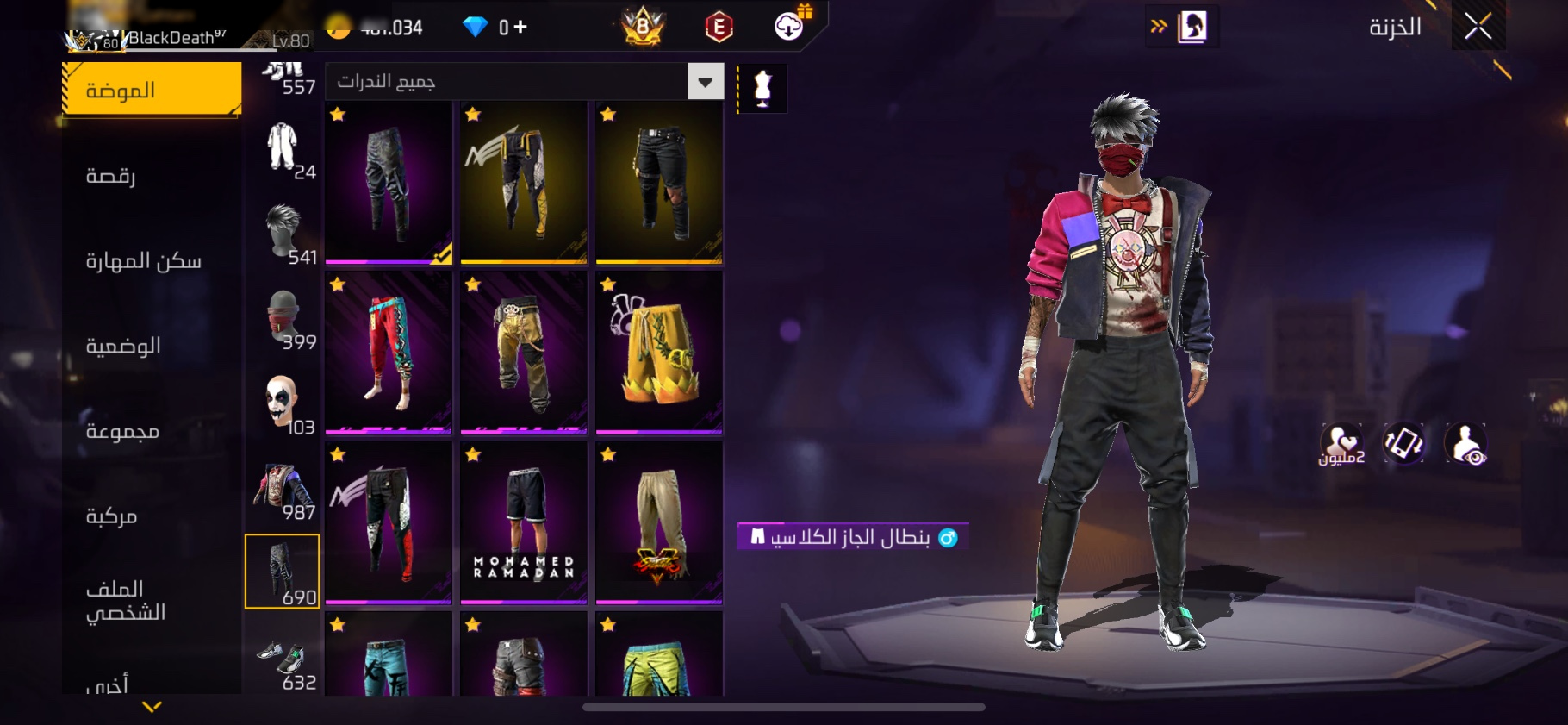Click the mannequin outfit preset button
The image size is (1568, 725).
[762, 87]
